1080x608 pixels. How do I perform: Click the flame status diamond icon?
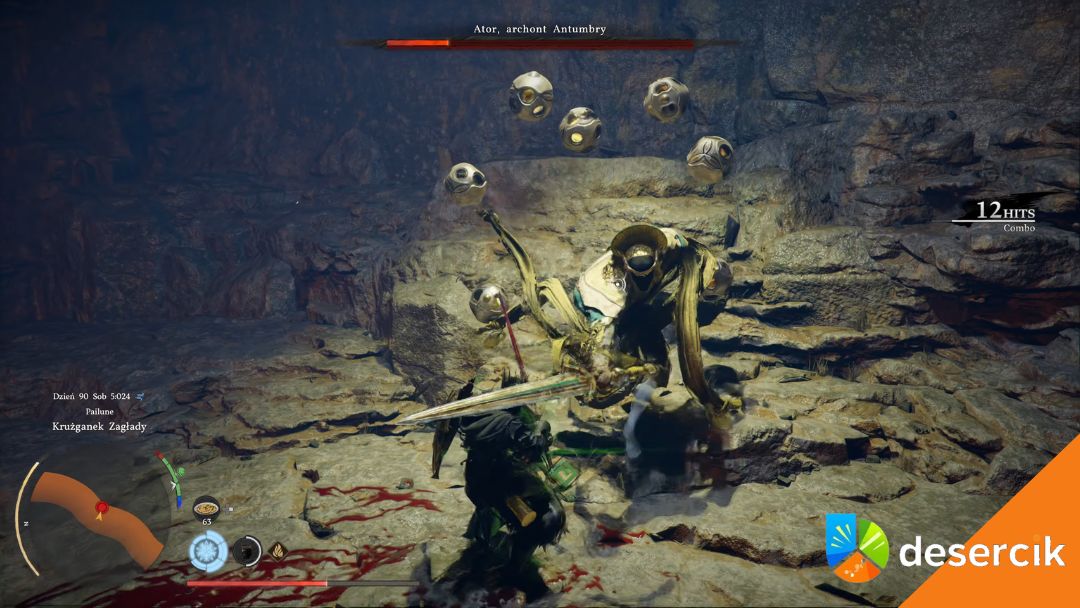pyautogui.click(x=276, y=550)
